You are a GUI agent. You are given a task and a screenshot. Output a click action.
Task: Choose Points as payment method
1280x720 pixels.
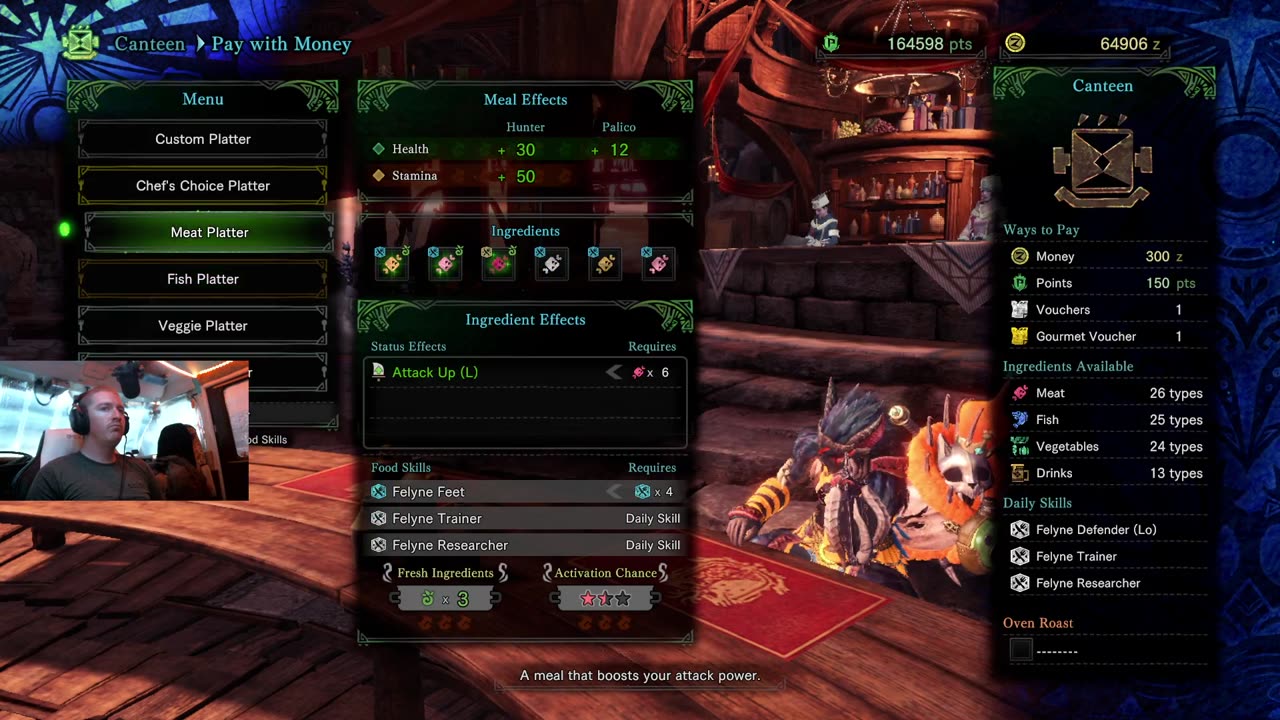click(x=1104, y=283)
